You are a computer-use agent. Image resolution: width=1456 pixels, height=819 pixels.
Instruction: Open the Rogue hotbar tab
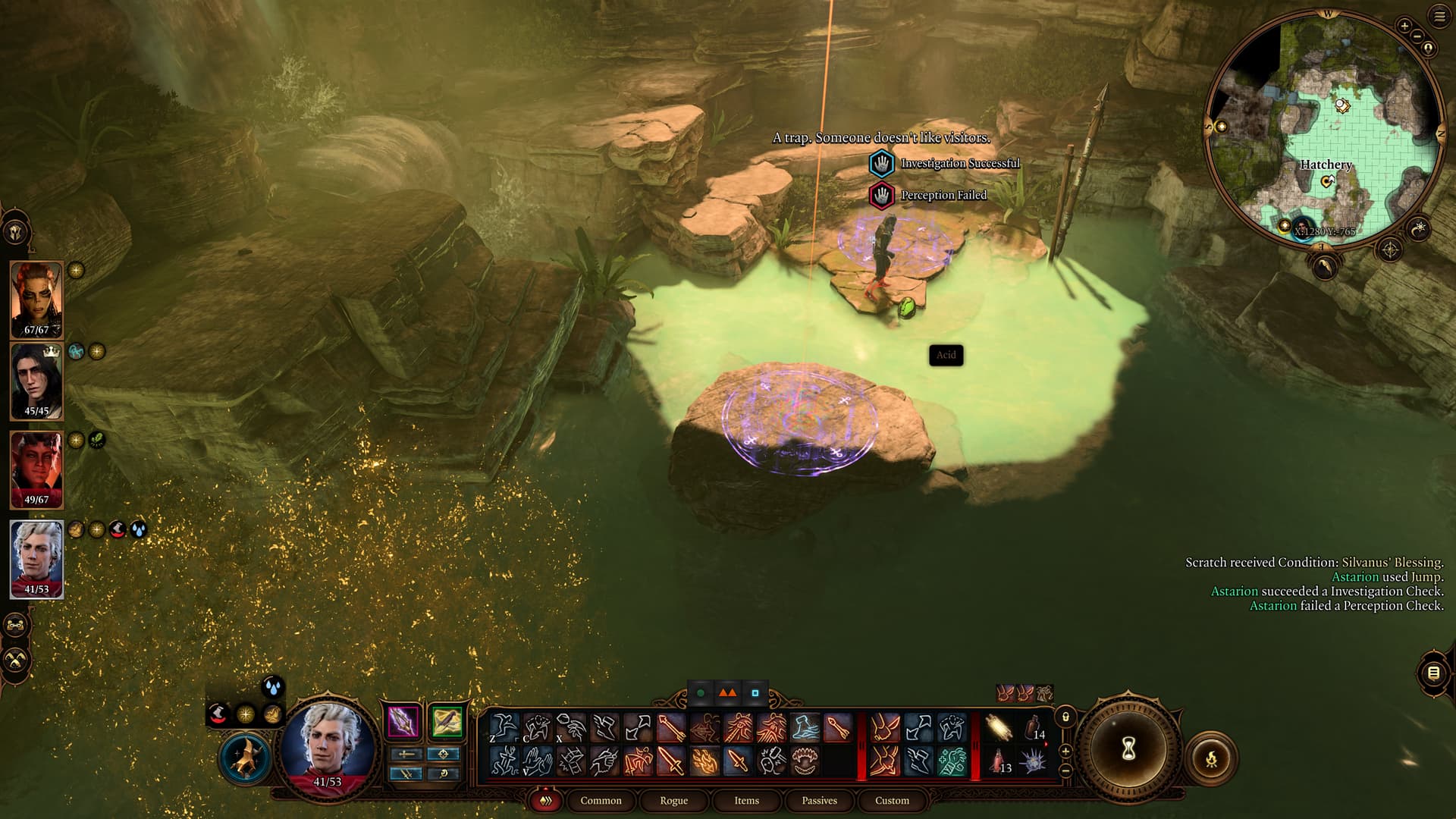tap(673, 800)
